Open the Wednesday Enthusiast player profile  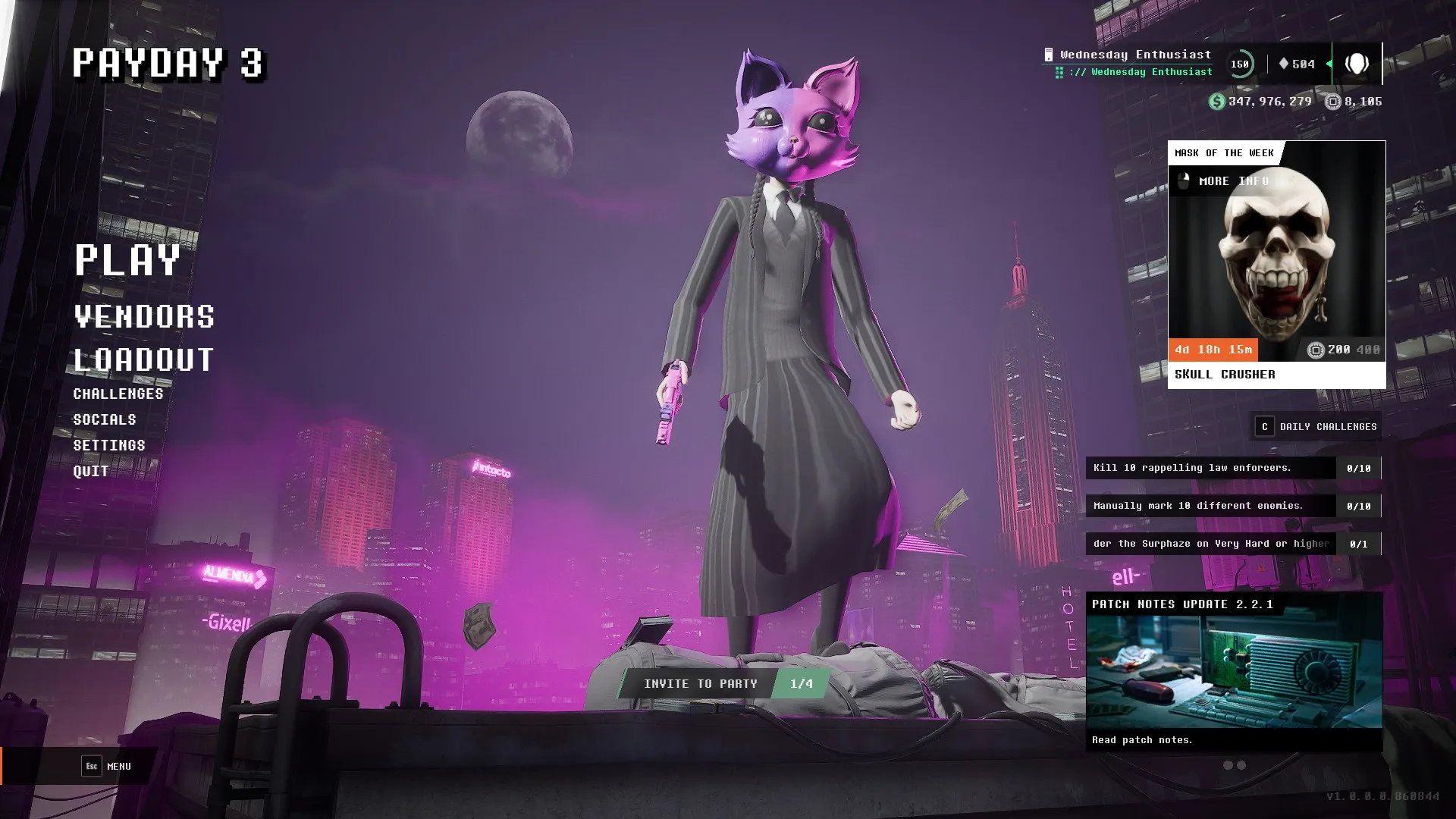pyautogui.click(x=1135, y=55)
